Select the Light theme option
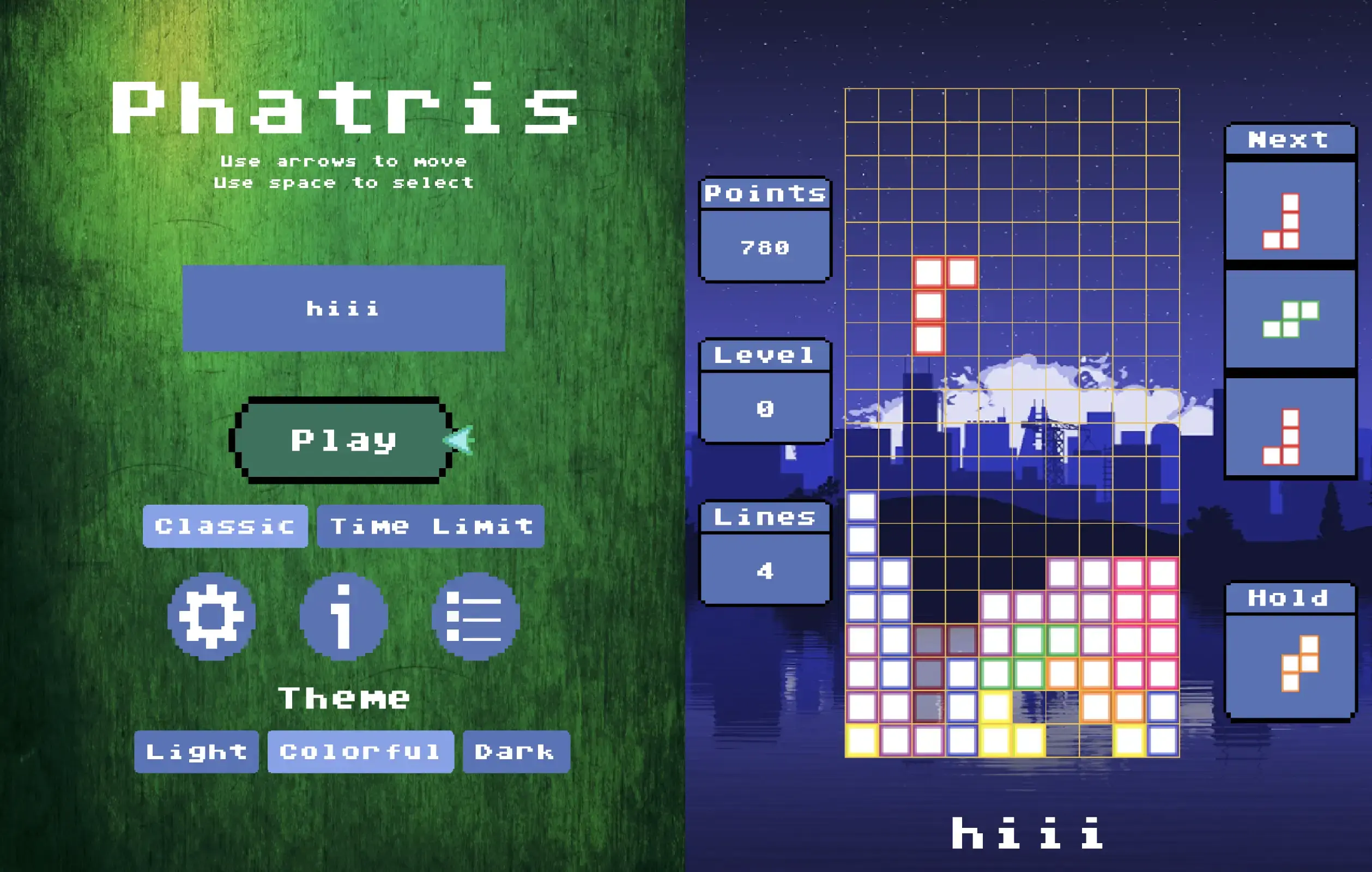 click(x=196, y=752)
